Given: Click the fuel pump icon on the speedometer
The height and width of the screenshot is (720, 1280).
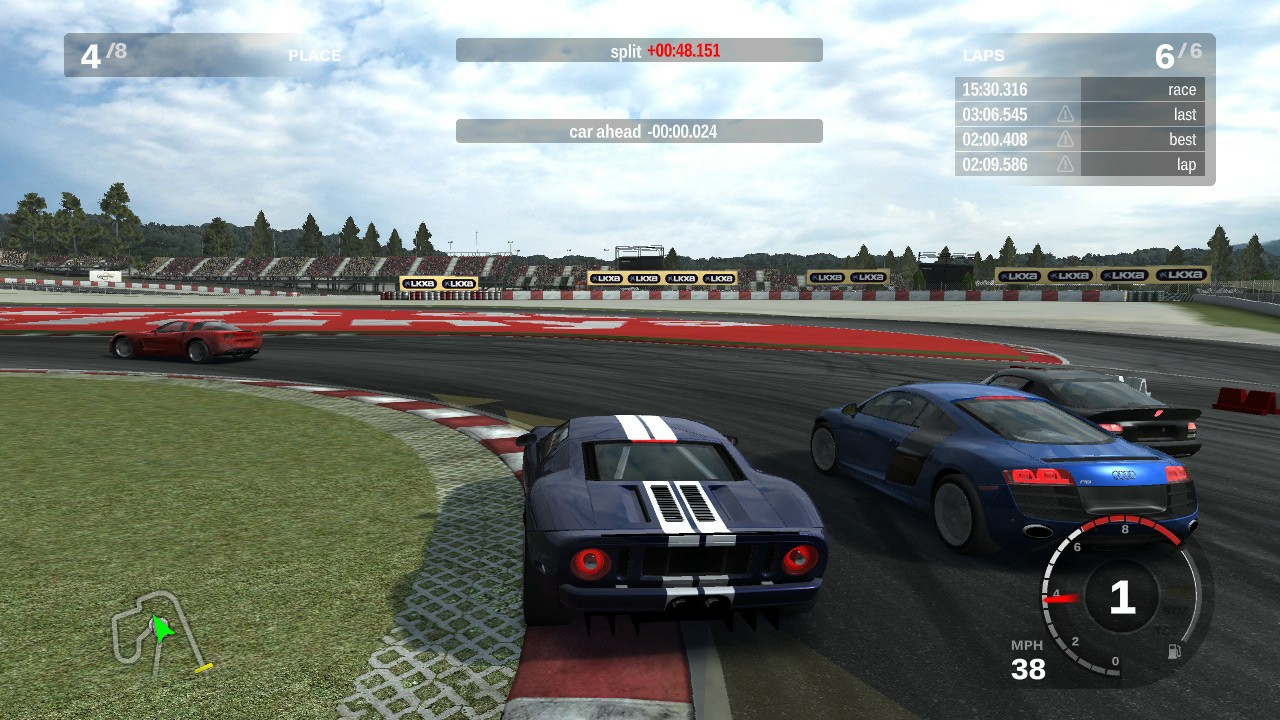Looking at the screenshot, I should point(1174,650).
